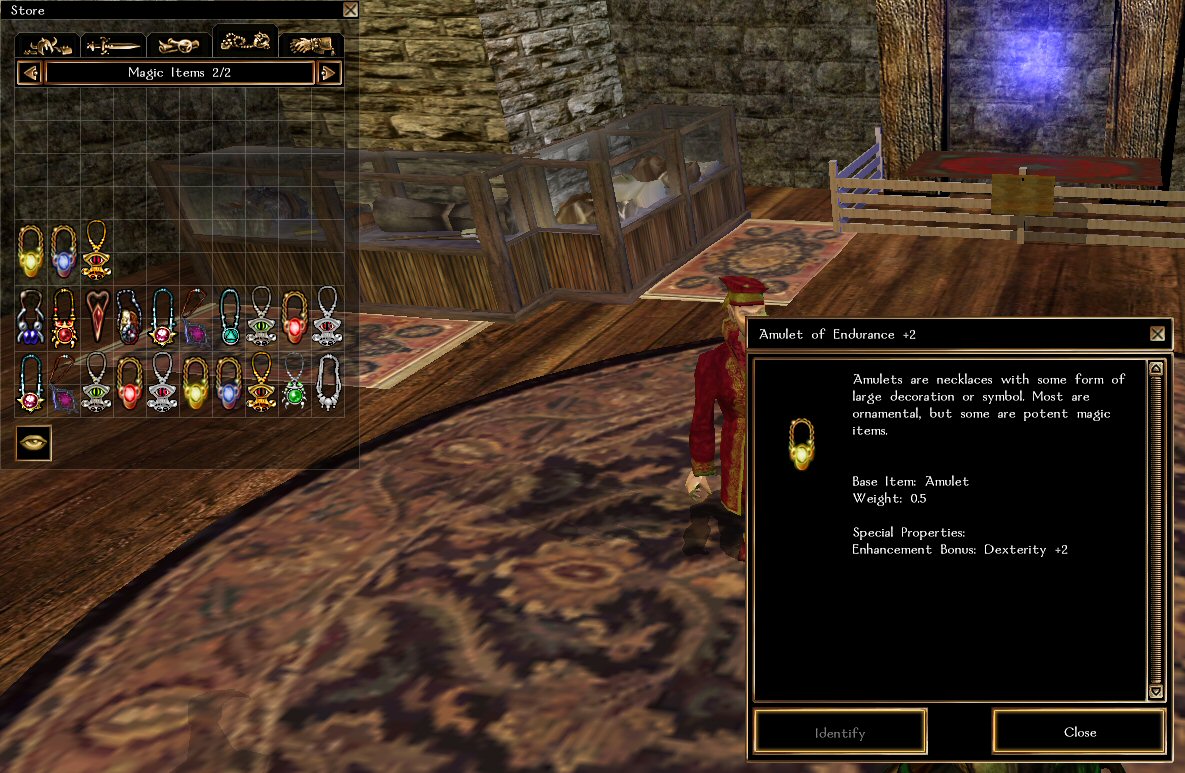
Task: Click the Identify button
Action: [x=840, y=732]
